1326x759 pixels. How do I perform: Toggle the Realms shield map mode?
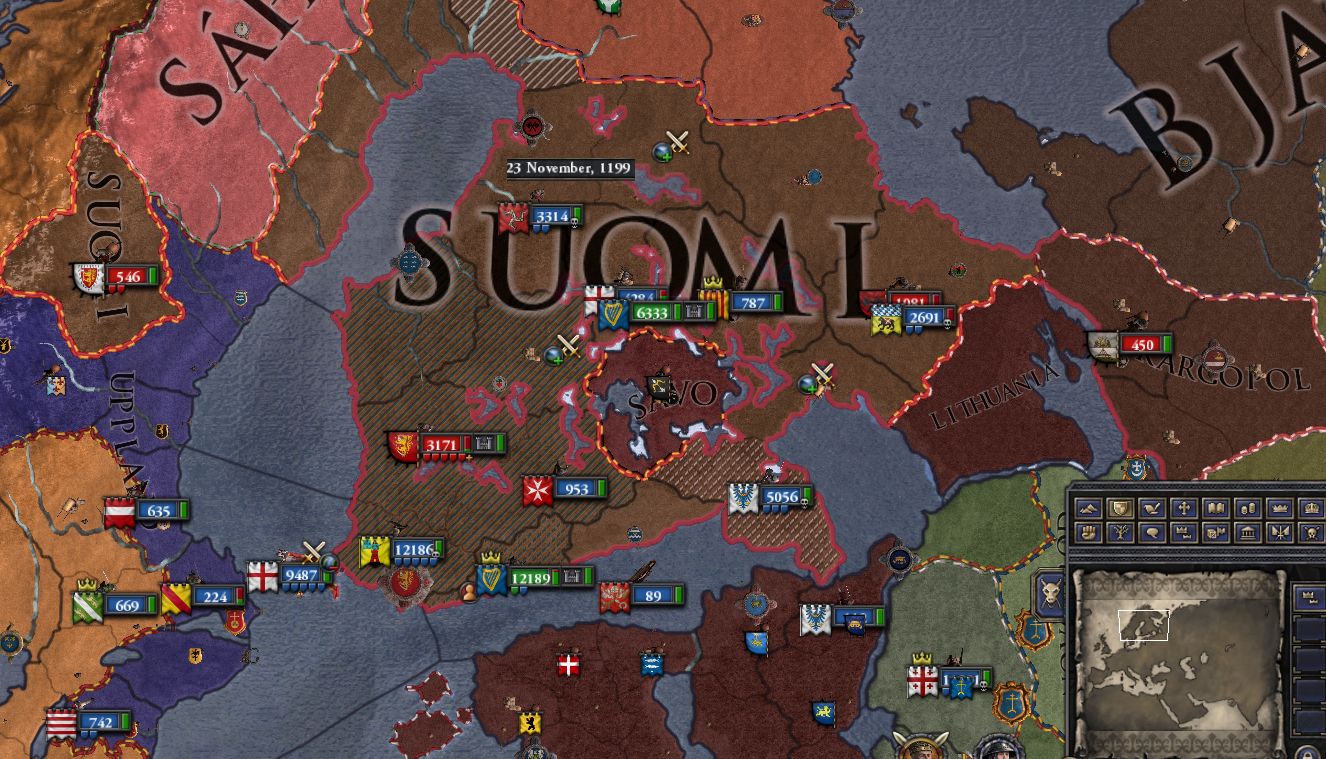click(1119, 508)
